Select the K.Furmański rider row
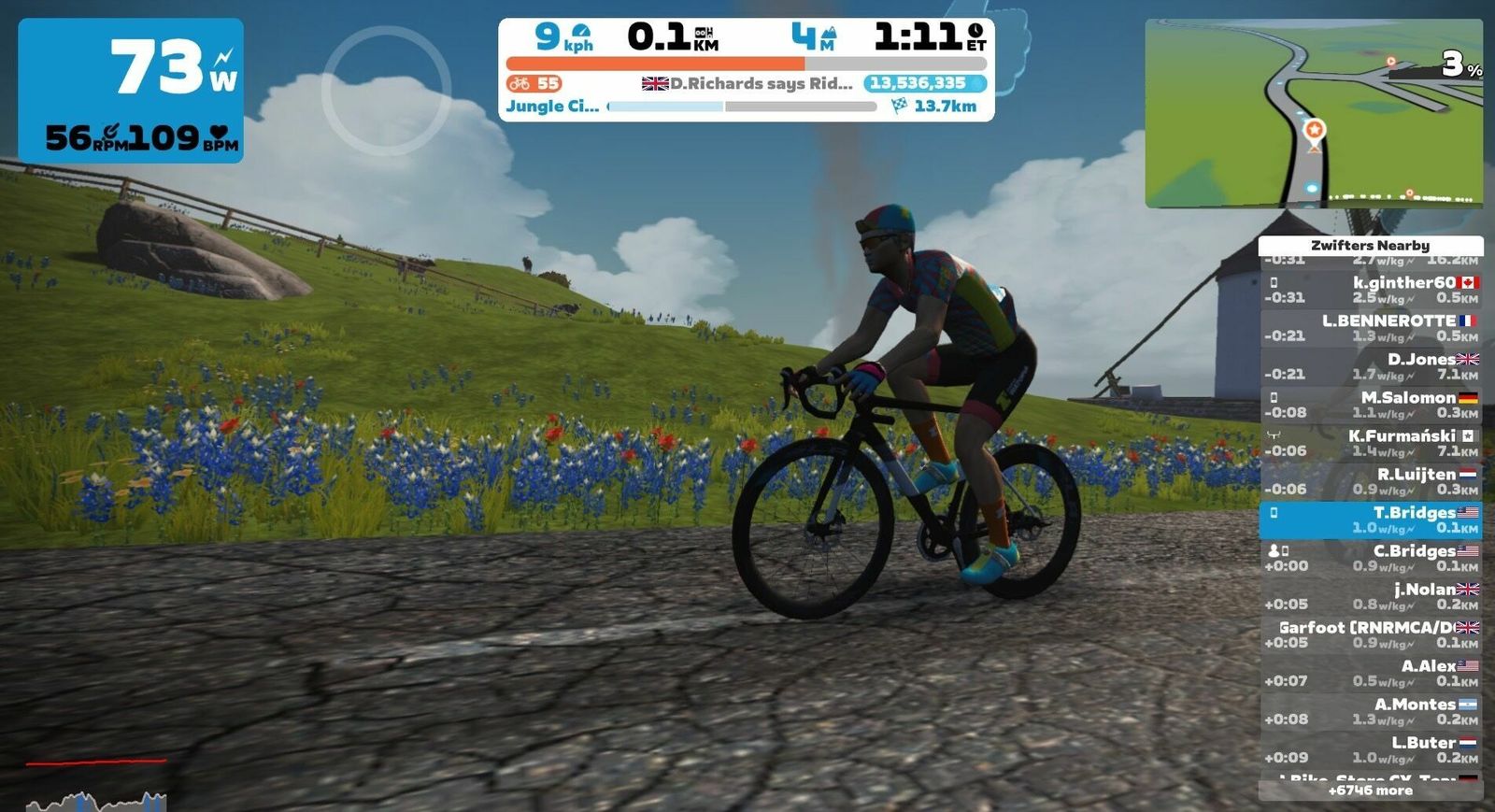The height and width of the screenshot is (812, 1495). coord(1371,443)
